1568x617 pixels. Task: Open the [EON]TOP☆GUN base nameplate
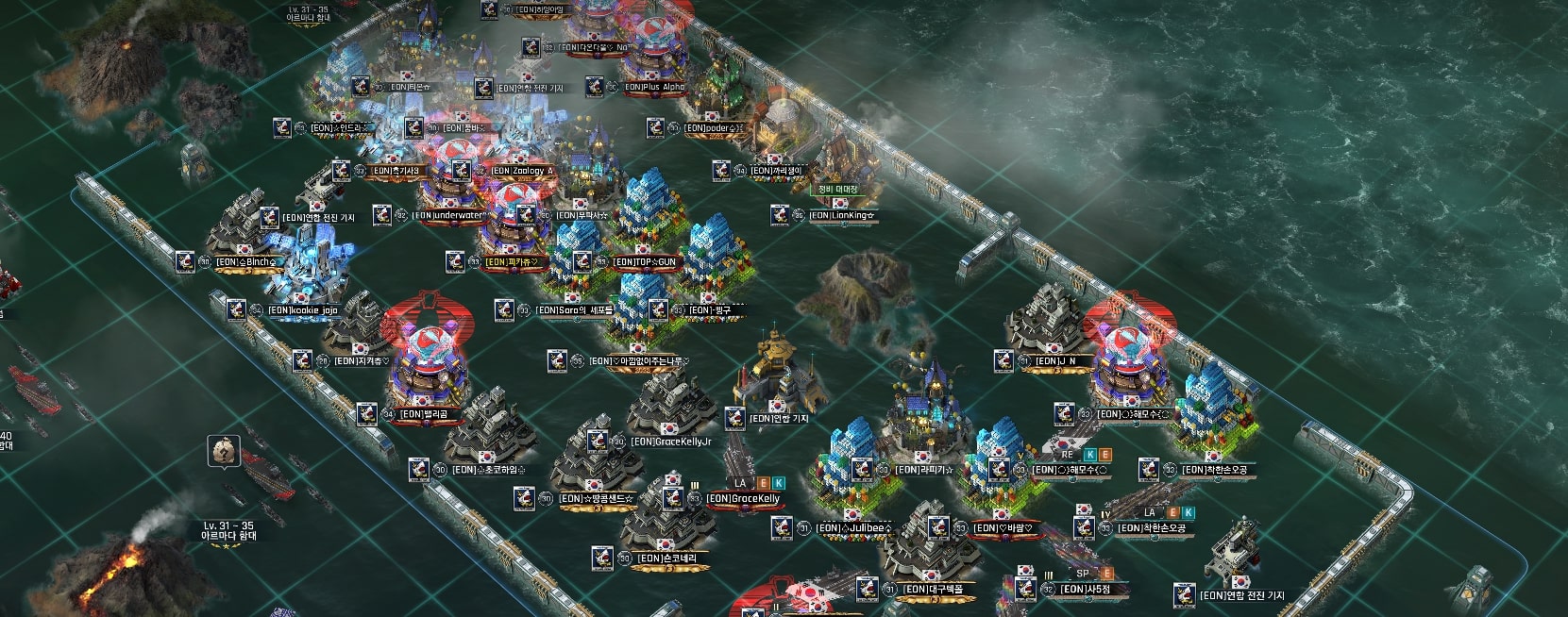645,261
